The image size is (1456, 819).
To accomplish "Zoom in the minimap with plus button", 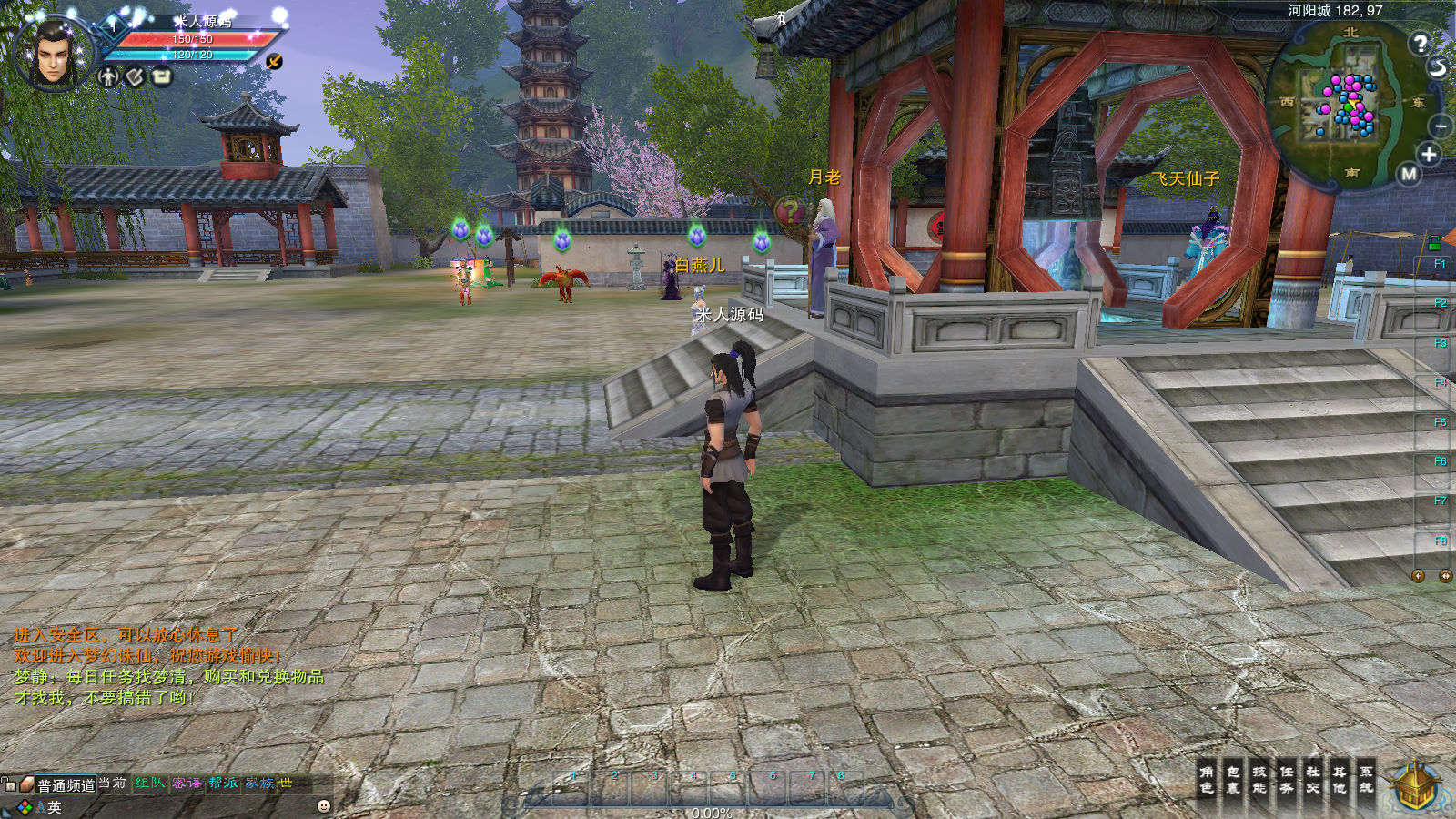I will (x=1429, y=155).
